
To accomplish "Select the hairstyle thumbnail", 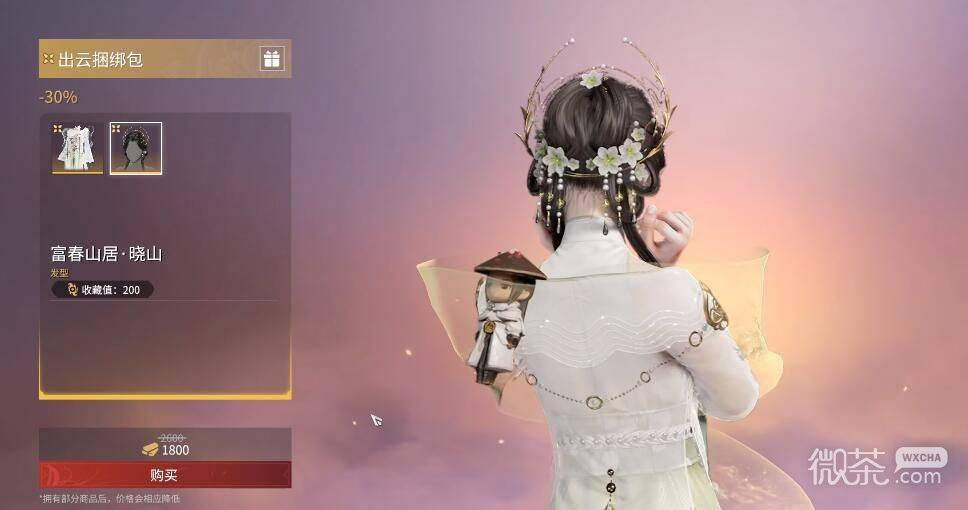I will pyautogui.click(x=136, y=148).
